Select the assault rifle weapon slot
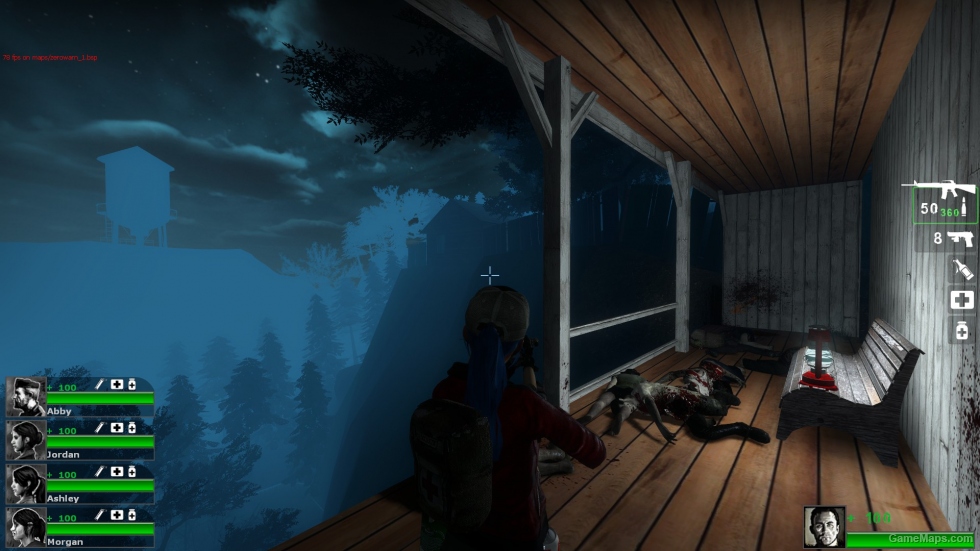 pyautogui.click(x=940, y=201)
